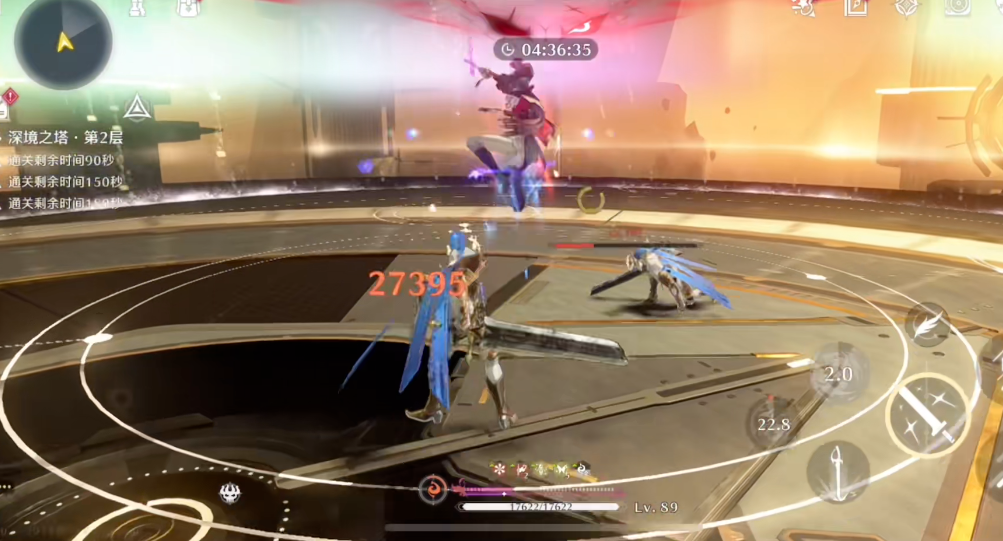The width and height of the screenshot is (1003, 541).
Task: Open the circular minimap
Action: (63, 40)
